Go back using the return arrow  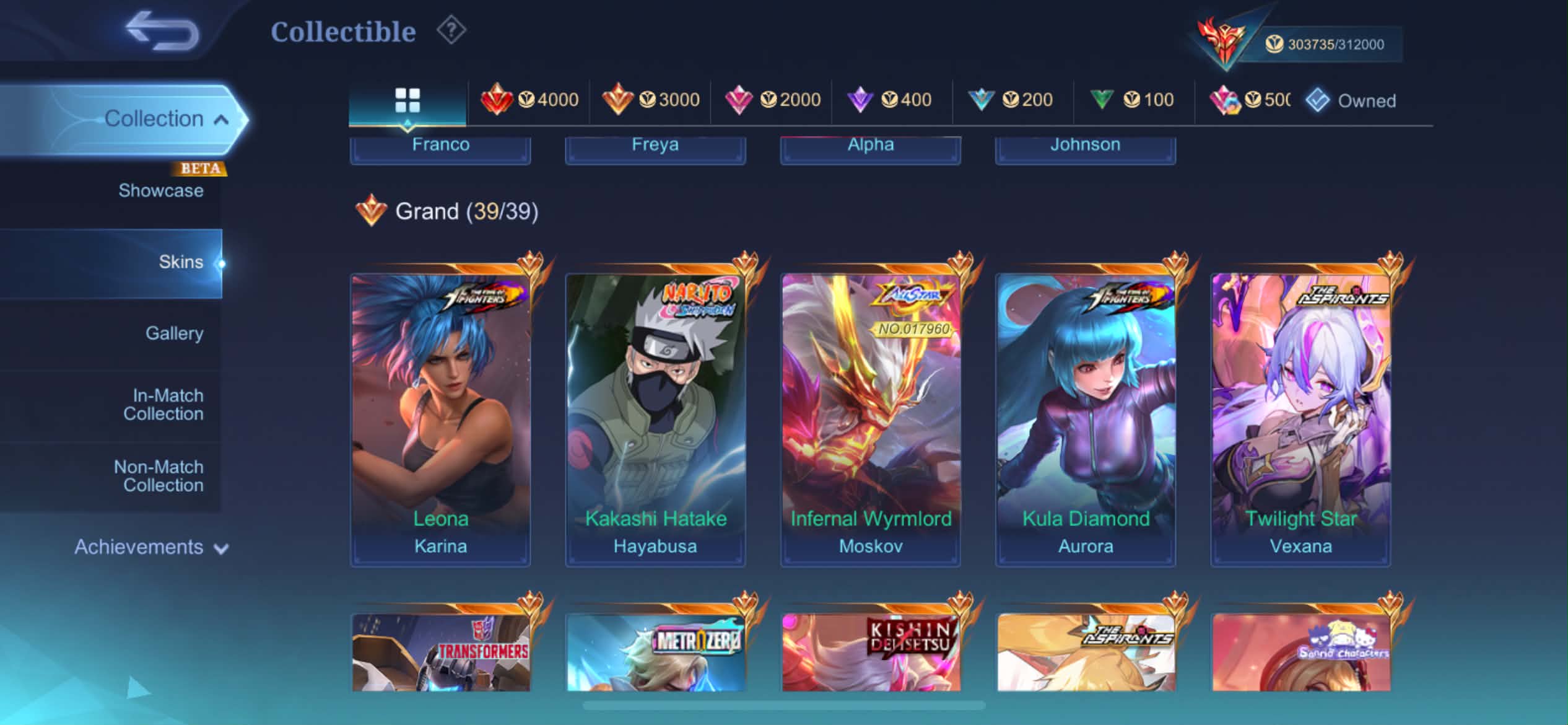point(162,31)
